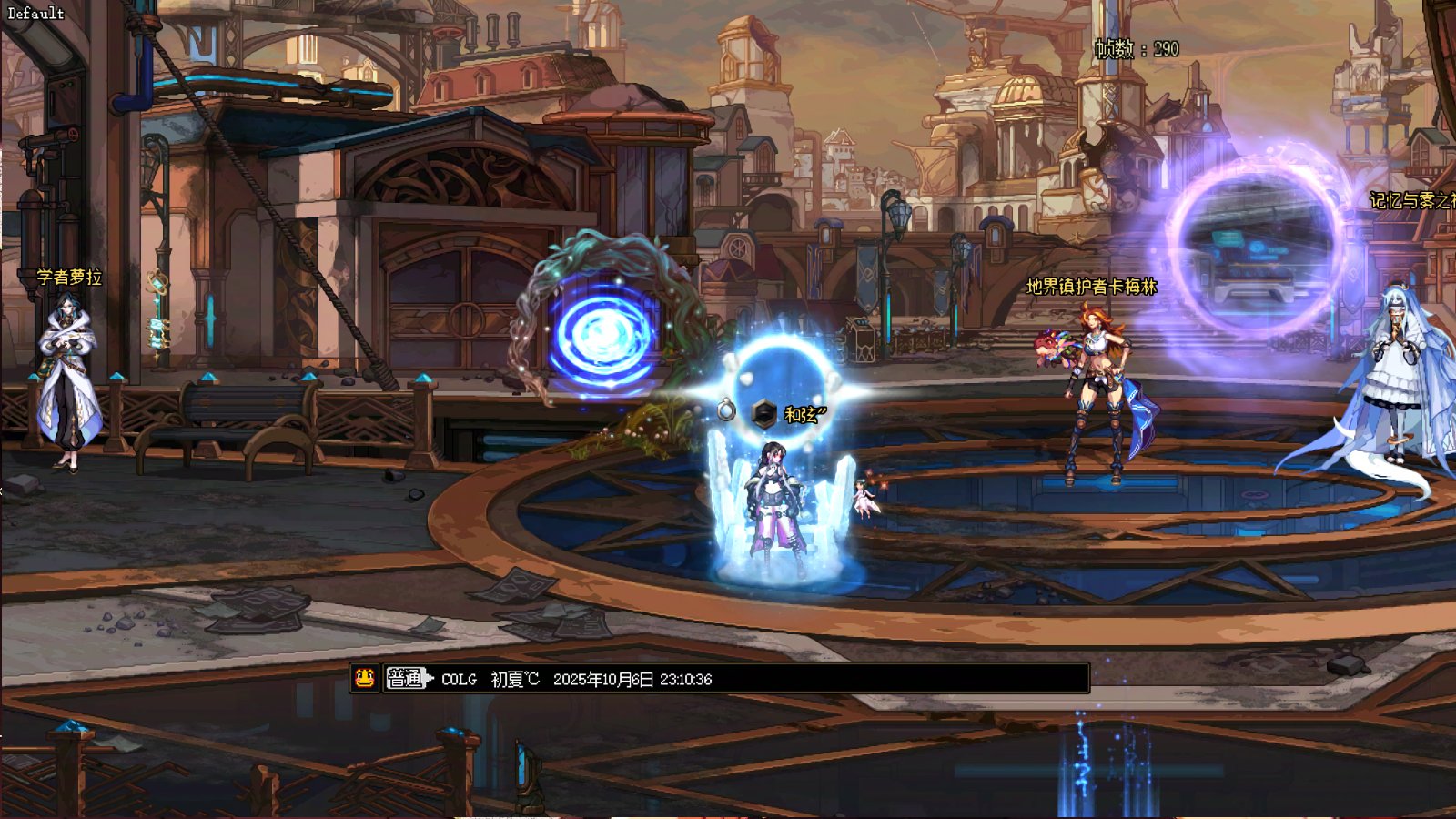This screenshot has height=819, width=1456.
Task: Open the emoticon face button in chat bar
Action: pos(365,678)
